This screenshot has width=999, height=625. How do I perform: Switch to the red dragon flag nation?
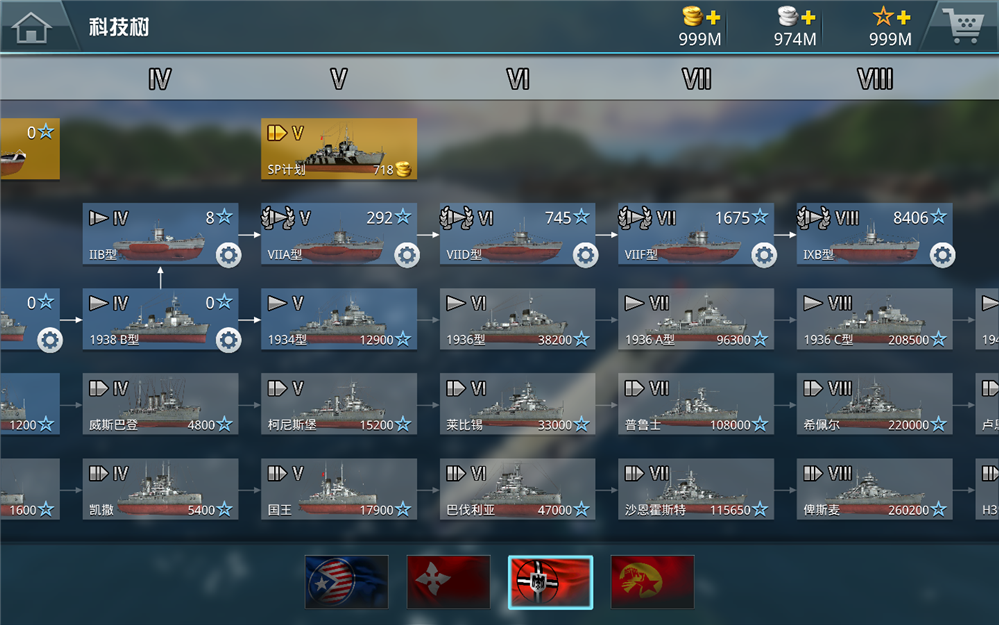652,582
